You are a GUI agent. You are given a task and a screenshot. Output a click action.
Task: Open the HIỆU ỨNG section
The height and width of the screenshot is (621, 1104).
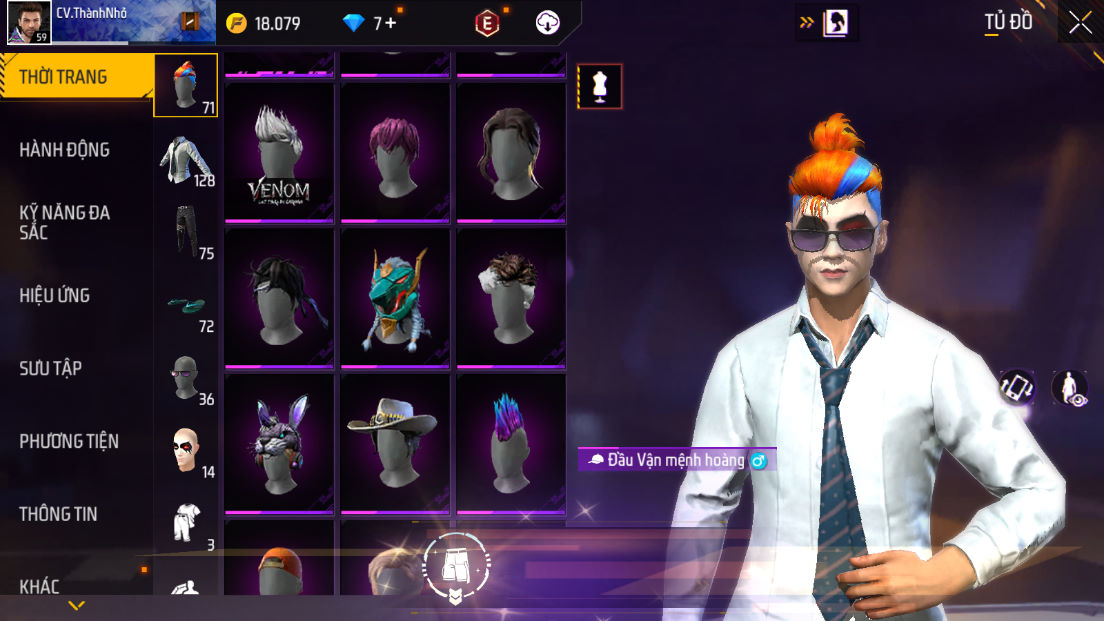(55, 295)
